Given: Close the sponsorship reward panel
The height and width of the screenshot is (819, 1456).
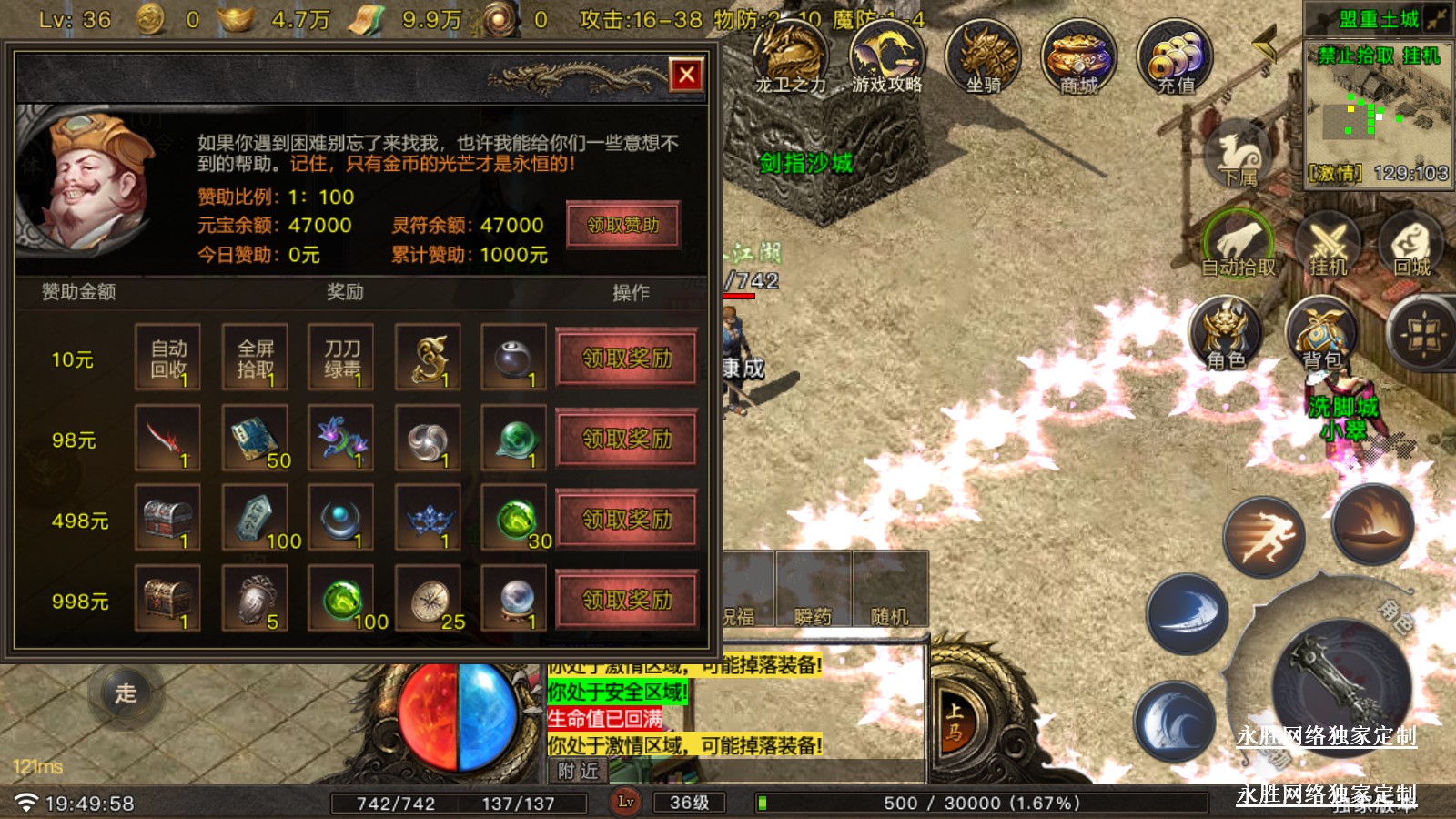Looking at the screenshot, I should point(687,75).
